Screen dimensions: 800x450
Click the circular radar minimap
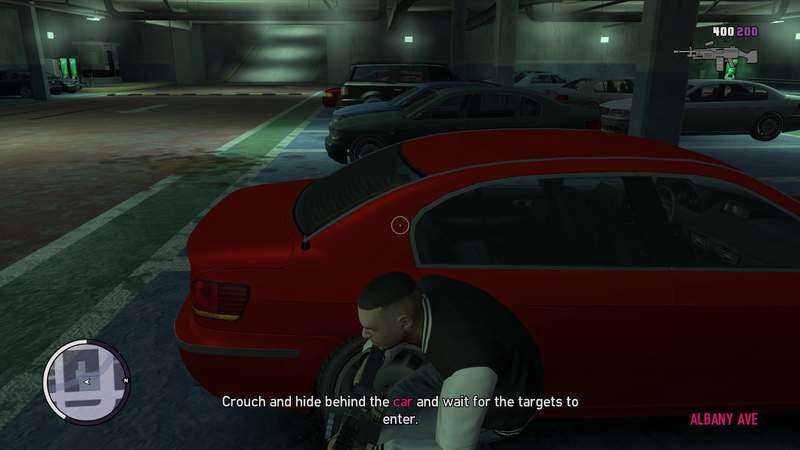[86, 382]
